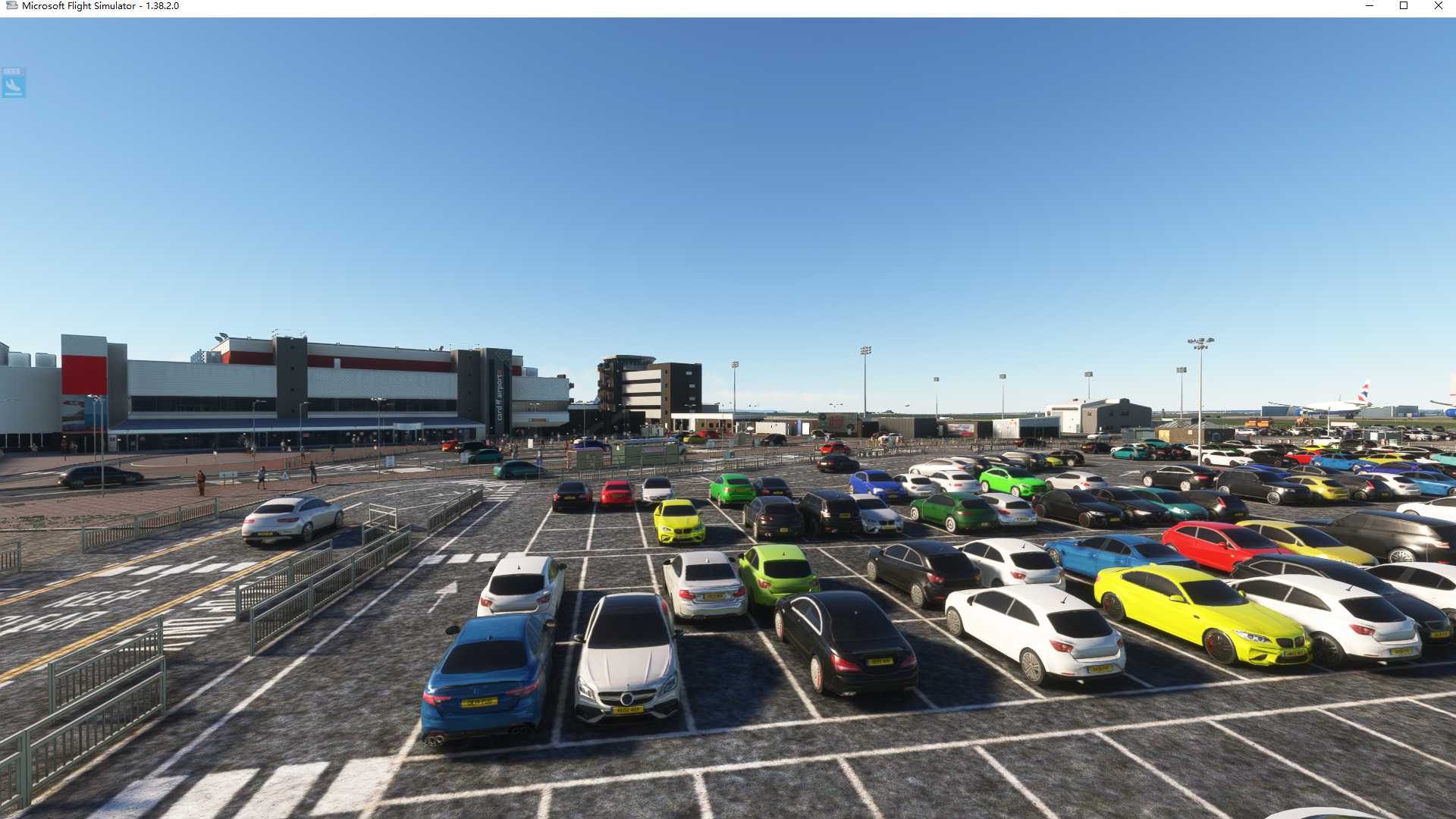
Task: Close the Microsoft Flight Simulator window
Action: click(x=1438, y=6)
